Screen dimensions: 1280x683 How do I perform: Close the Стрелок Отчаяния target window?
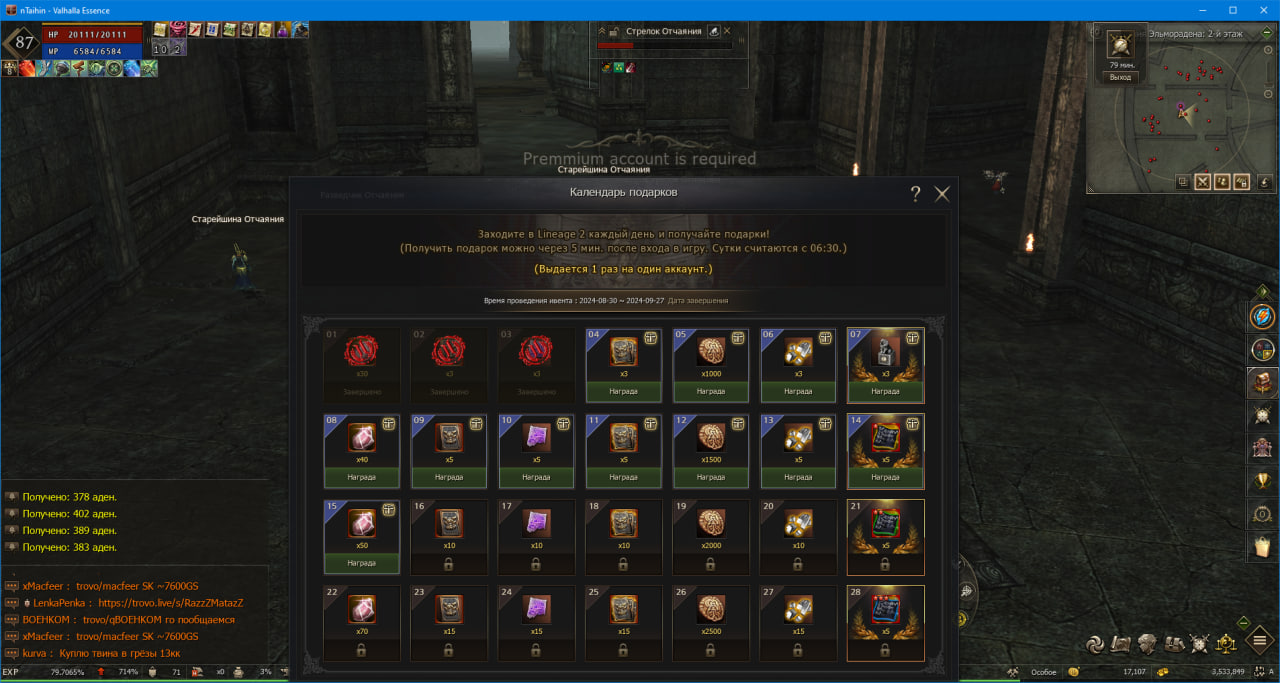click(727, 31)
